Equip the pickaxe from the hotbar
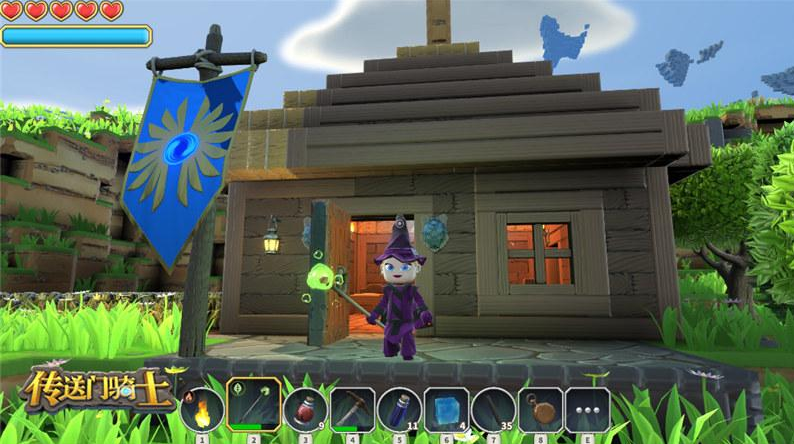794x444 pixels. point(352,410)
